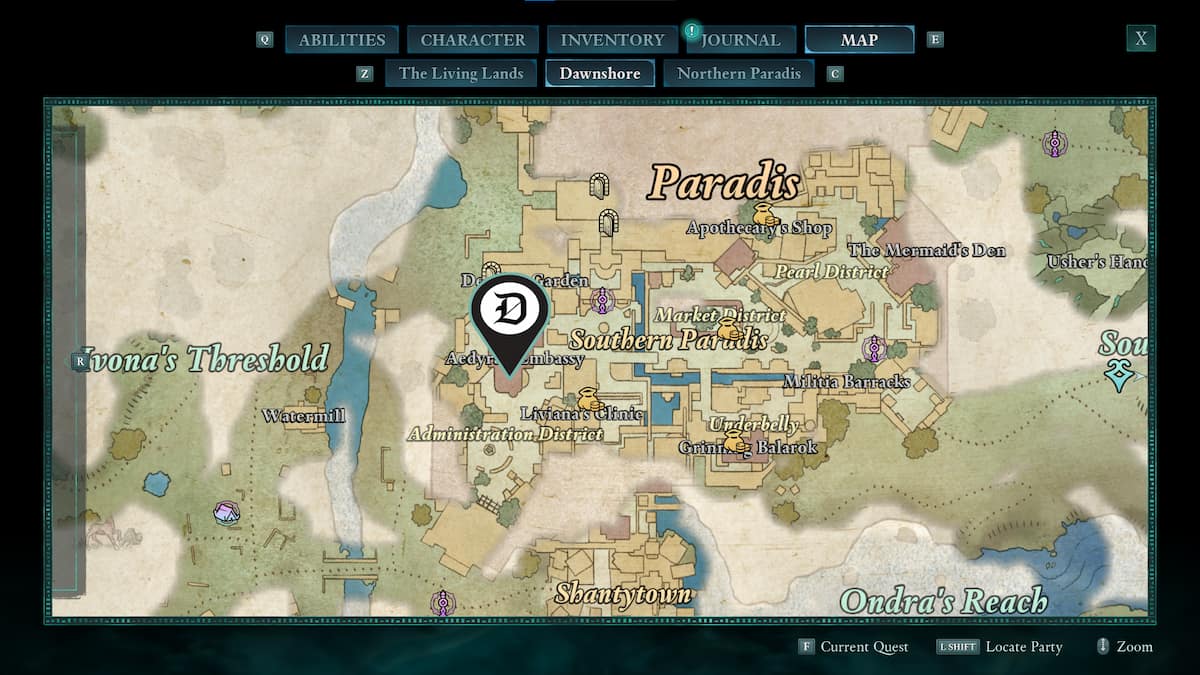Select the Market District merchant marker
The height and width of the screenshot is (675, 1200).
tap(729, 329)
